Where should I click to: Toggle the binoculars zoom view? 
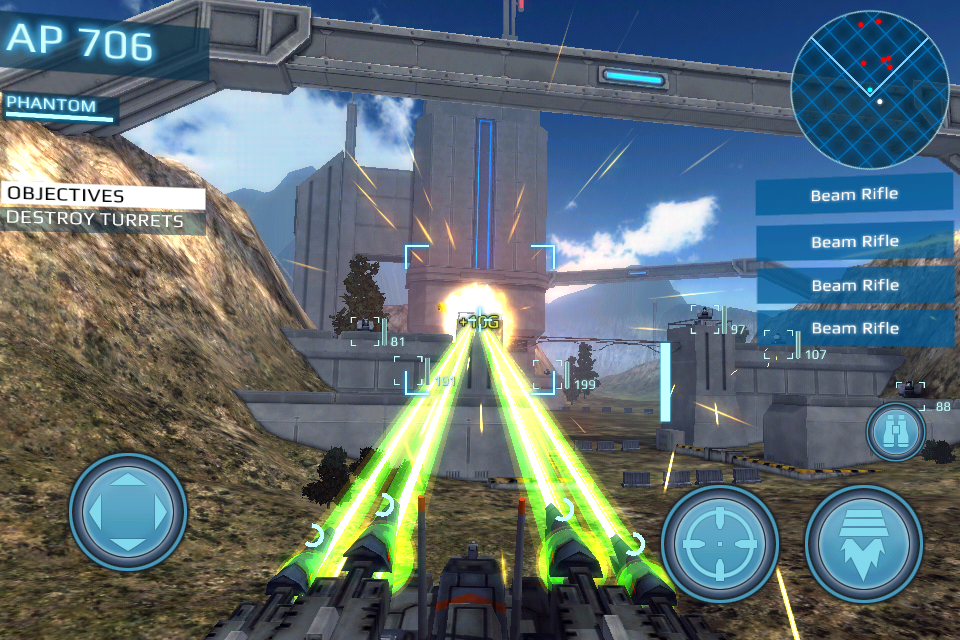[x=896, y=431]
